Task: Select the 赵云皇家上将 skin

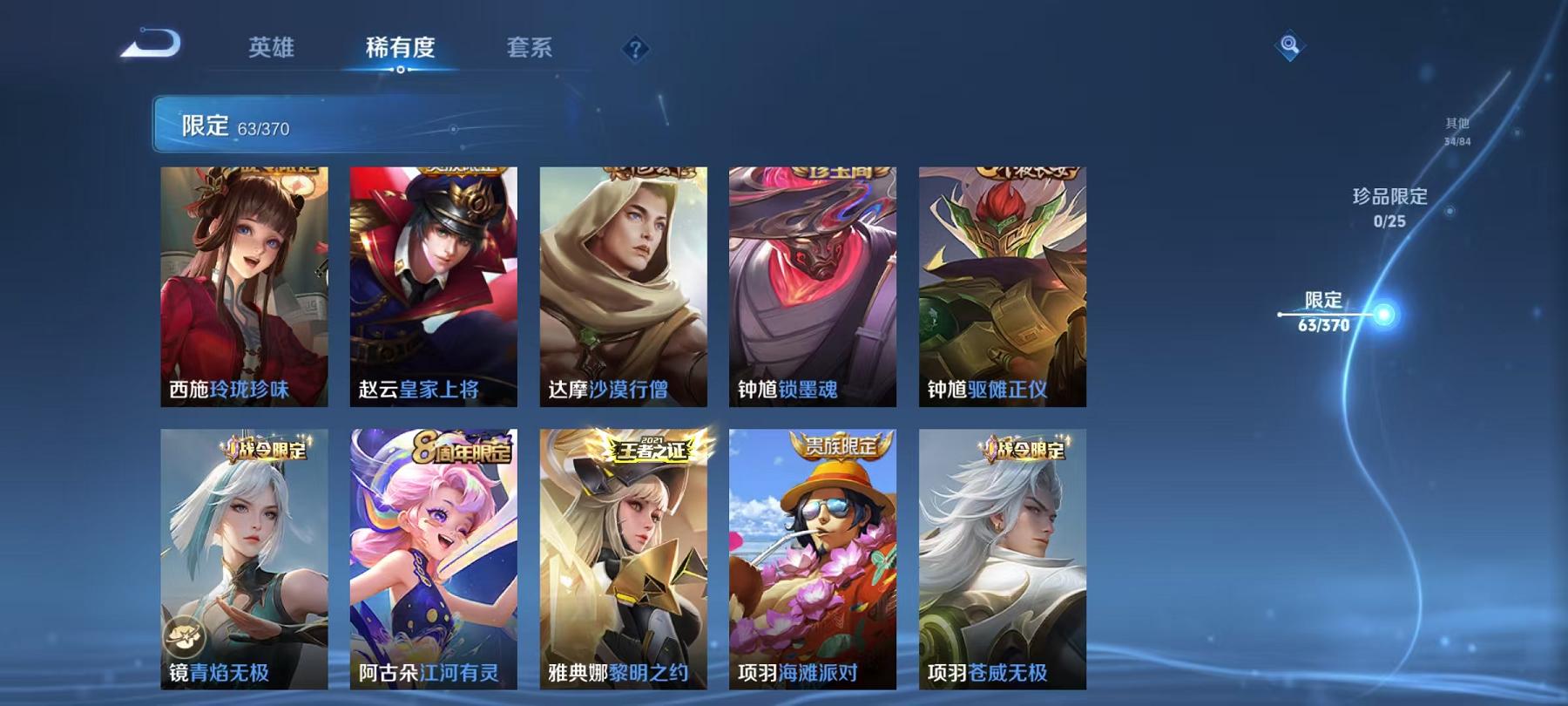Action: coord(432,288)
